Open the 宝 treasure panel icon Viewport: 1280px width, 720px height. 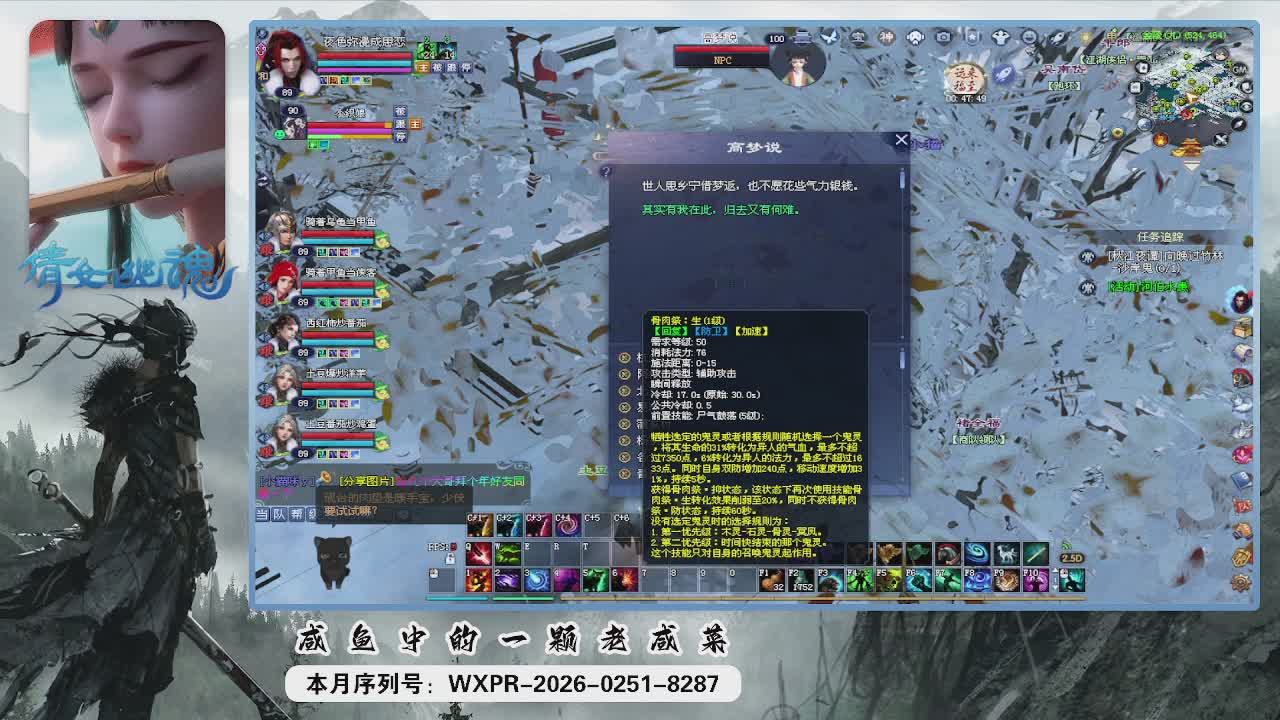858,38
